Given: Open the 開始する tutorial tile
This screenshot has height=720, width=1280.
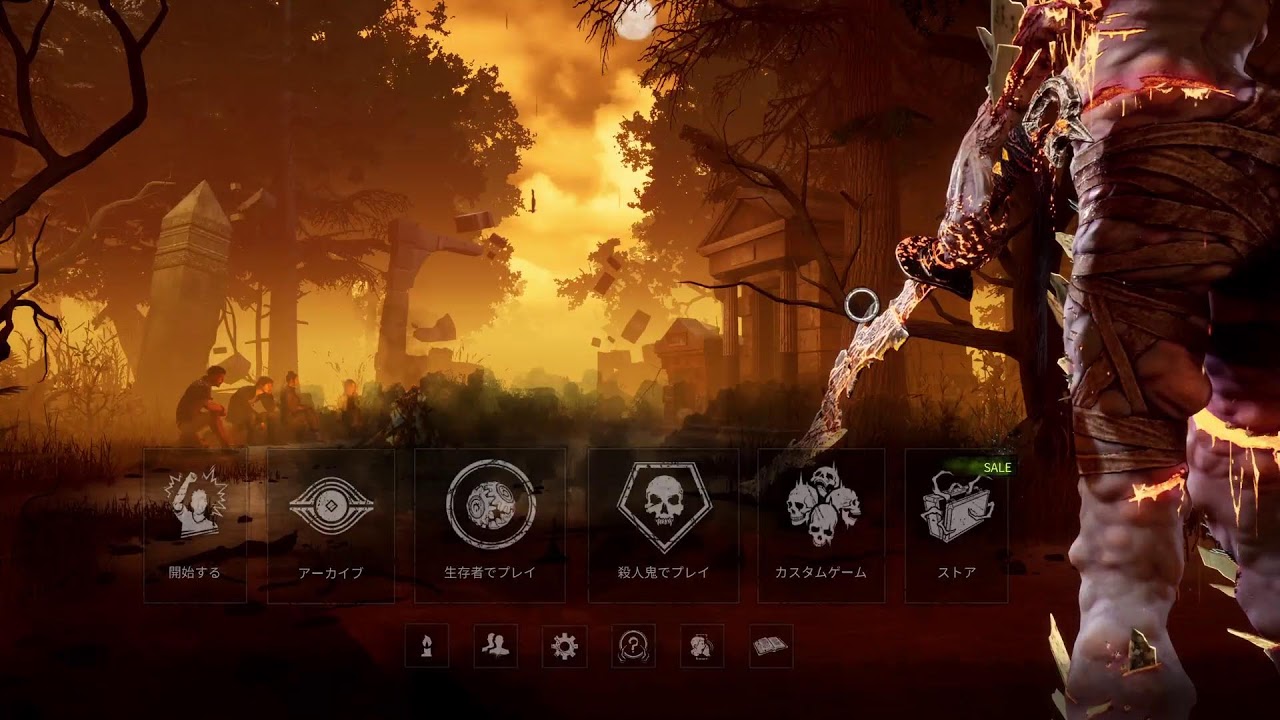Looking at the screenshot, I should [x=195, y=525].
